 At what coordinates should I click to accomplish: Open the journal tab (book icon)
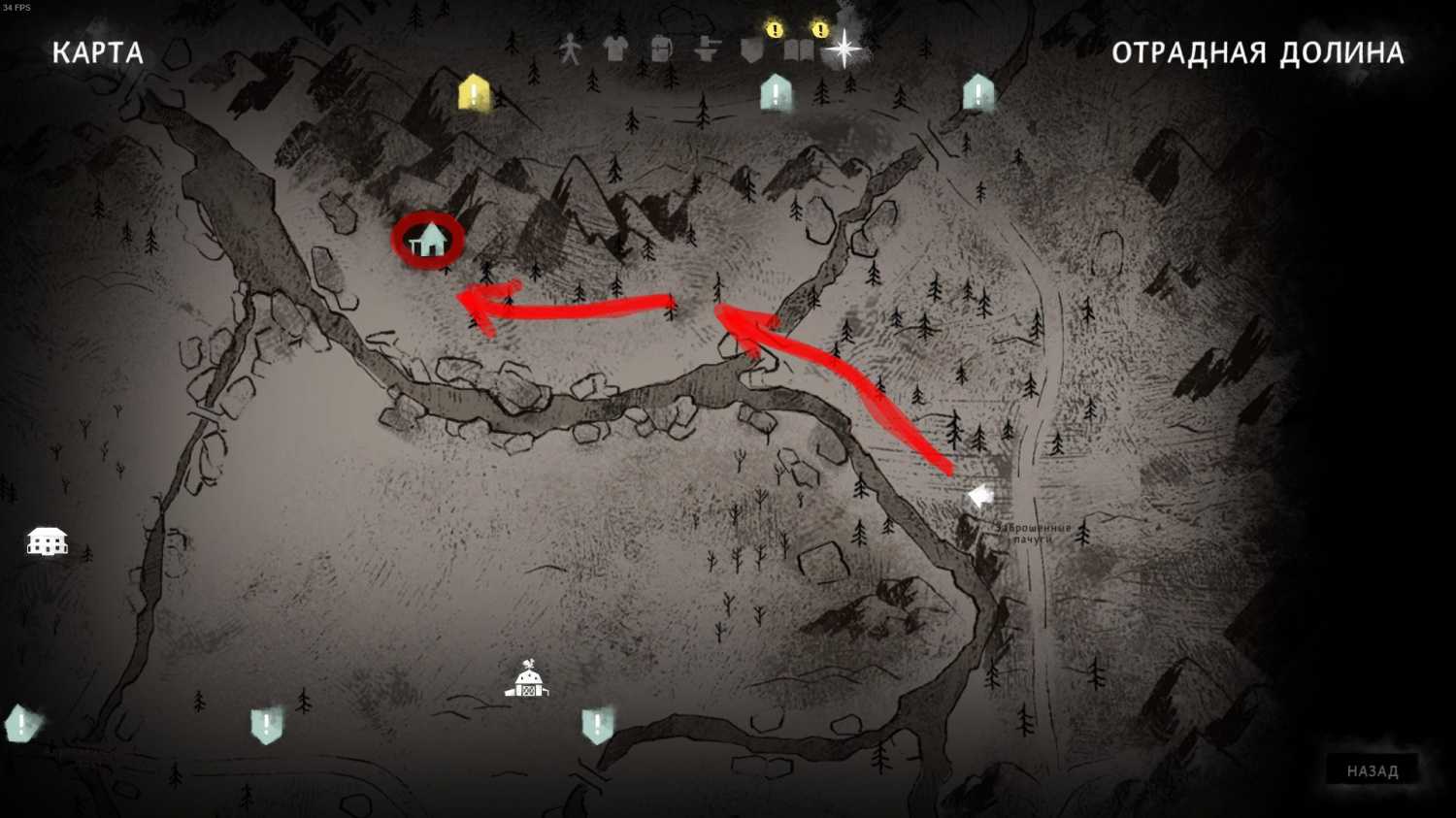coord(798,49)
